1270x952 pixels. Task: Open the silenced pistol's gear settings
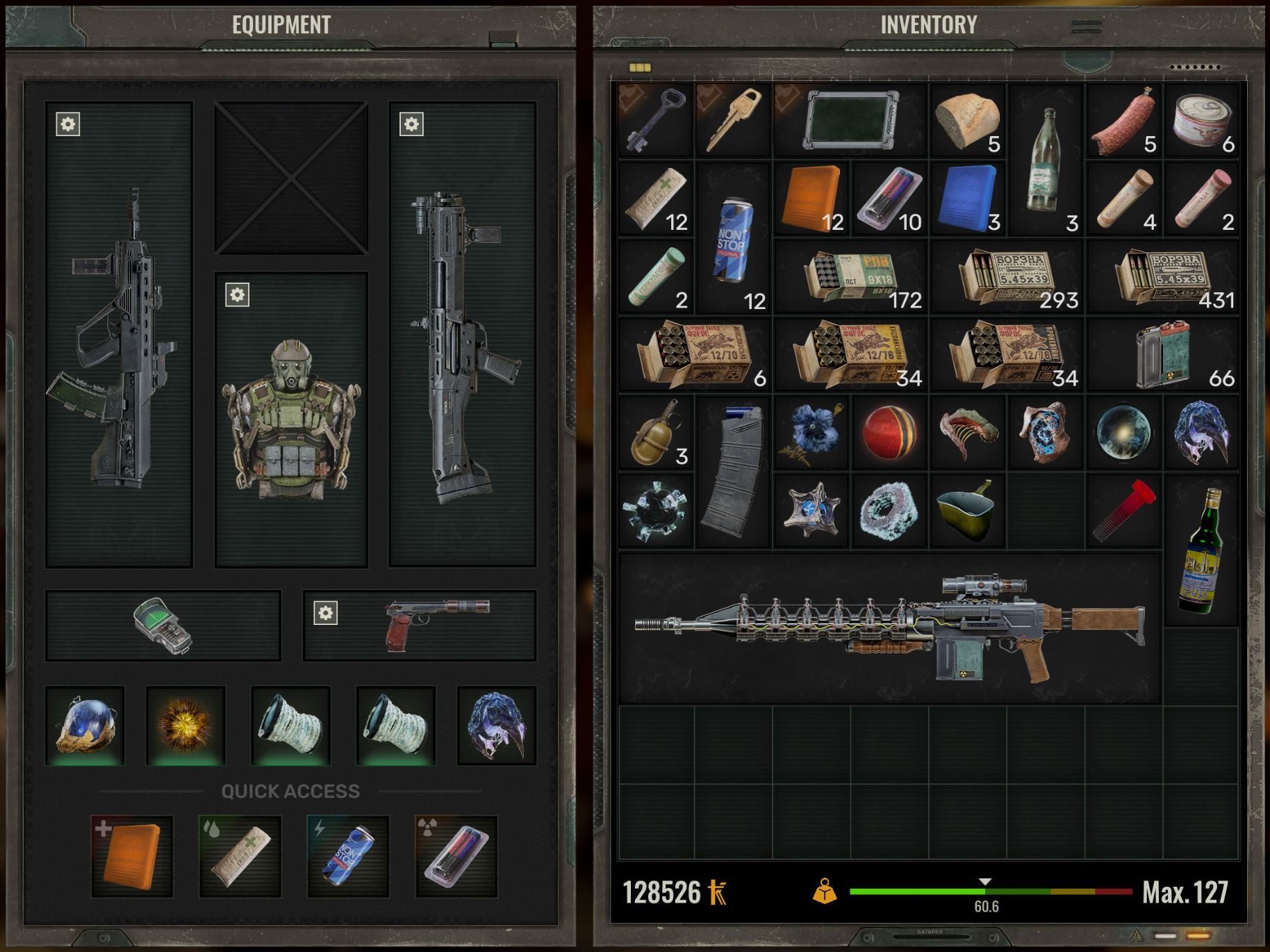pyautogui.click(x=325, y=613)
